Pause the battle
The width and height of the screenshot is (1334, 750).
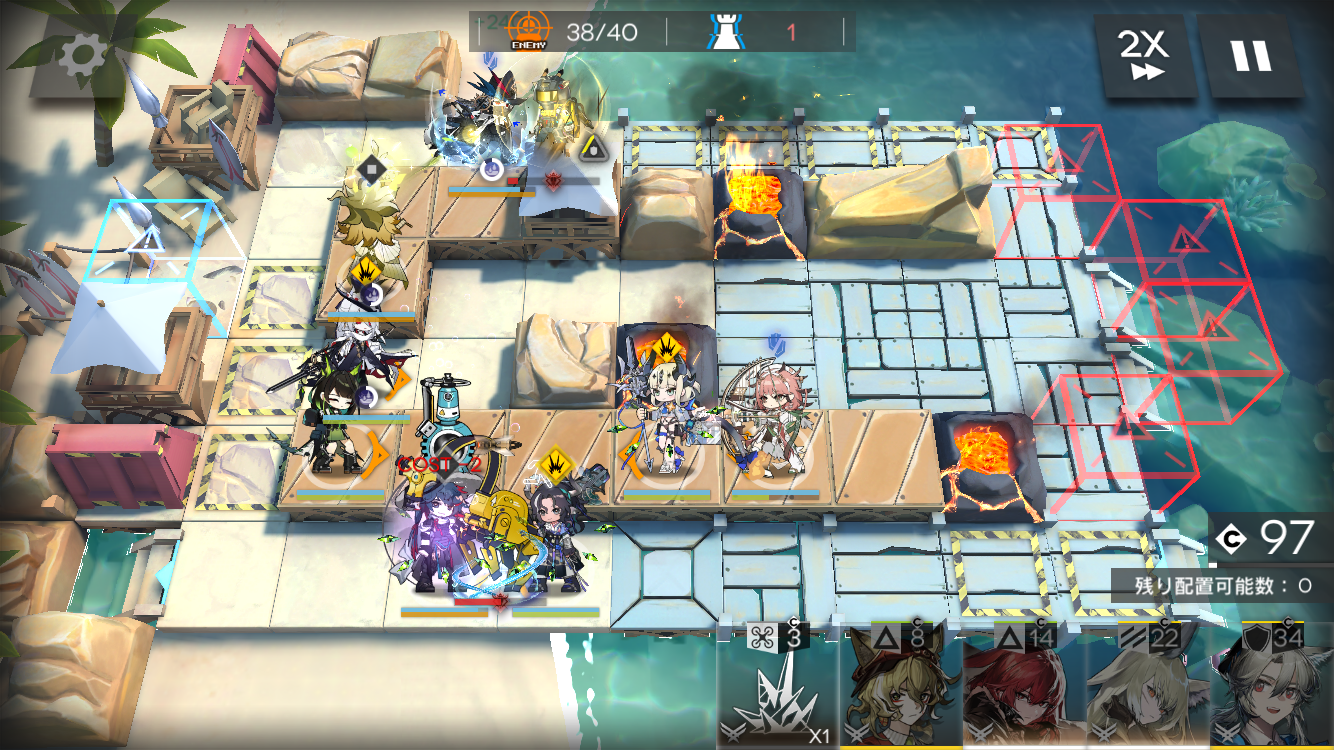1251,55
